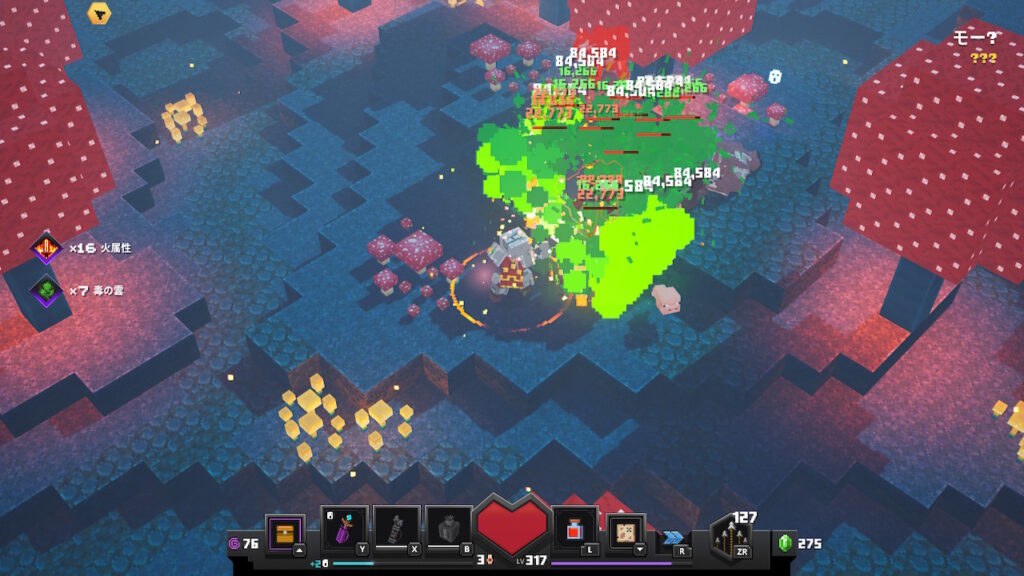1024x576 pixels.
Task: Select the poison cloud buff icon
Action: coord(46,290)
